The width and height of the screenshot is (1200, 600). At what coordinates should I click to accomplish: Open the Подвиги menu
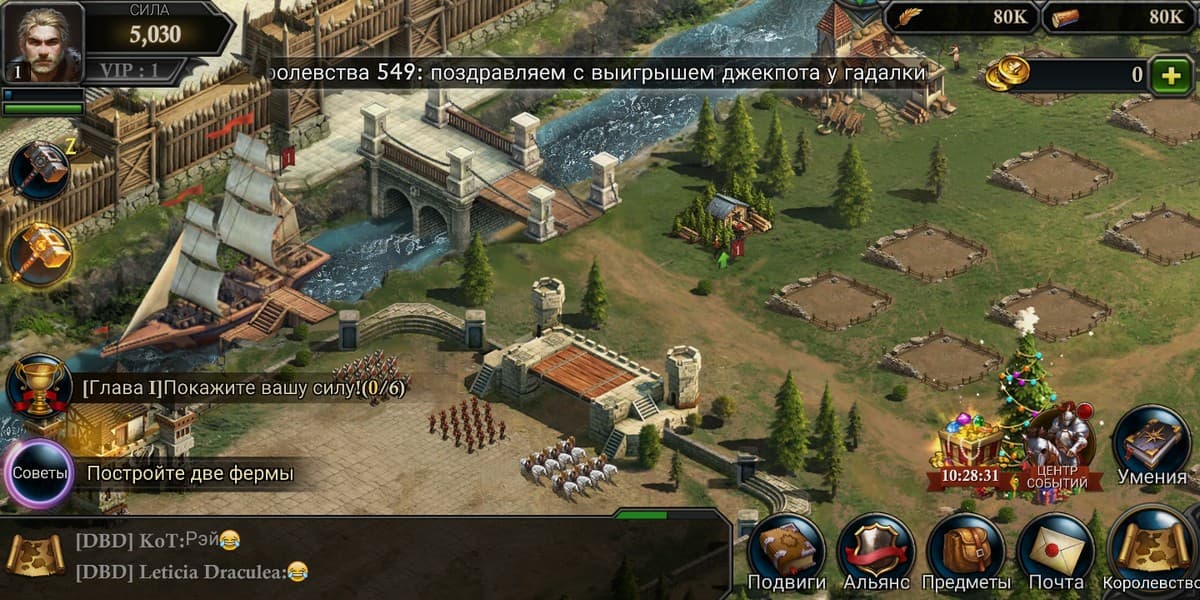pyautogui.click(x=786, y=553)
